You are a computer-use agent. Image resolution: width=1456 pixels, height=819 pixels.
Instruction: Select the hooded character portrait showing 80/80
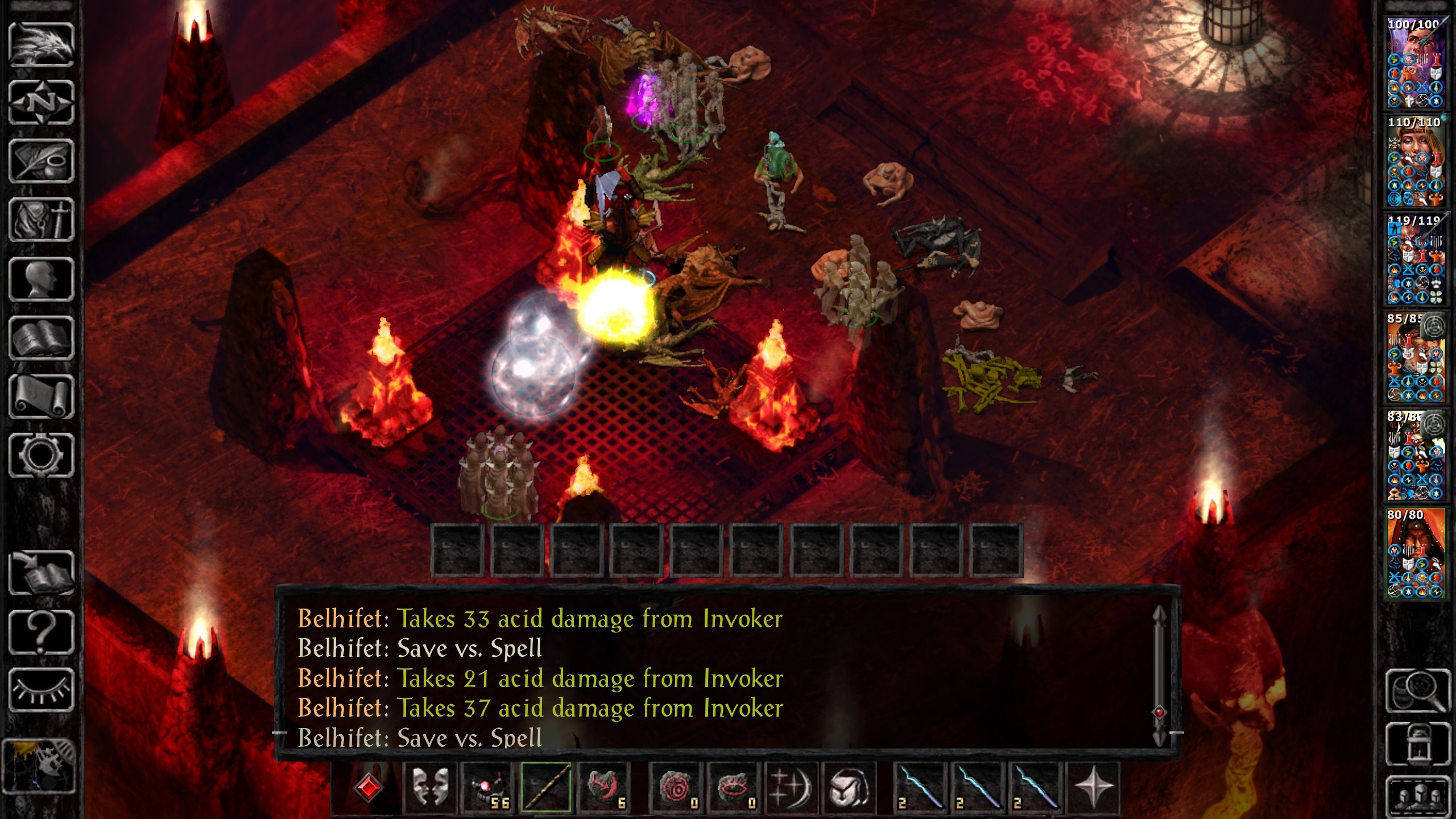click(x=1415, y=553)
